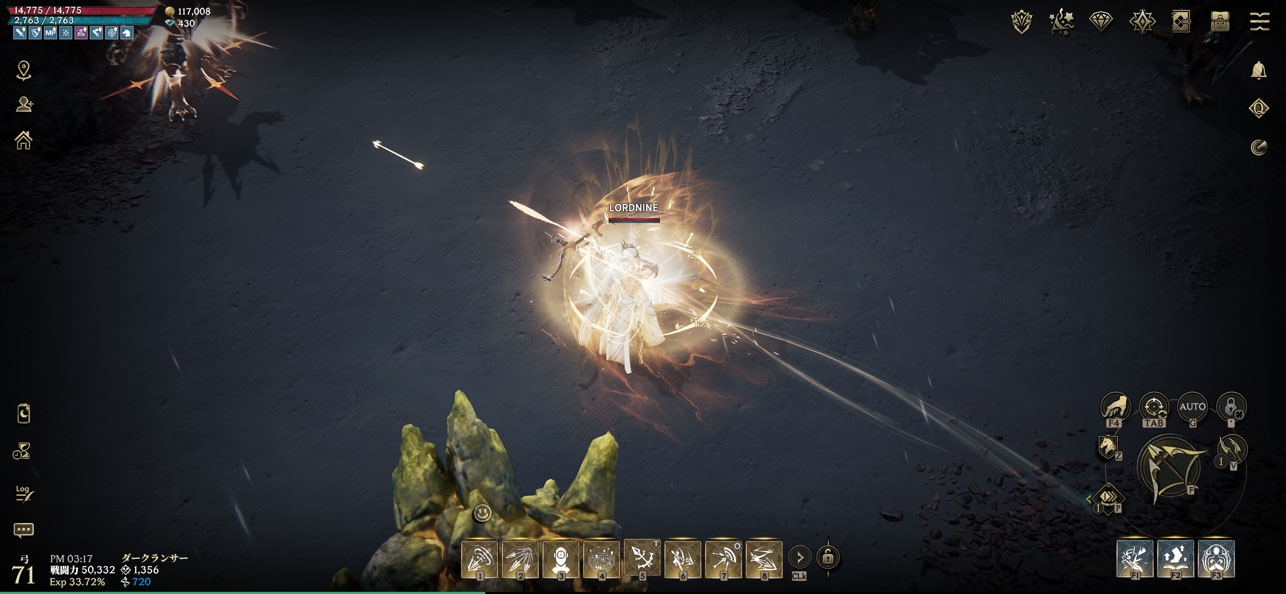Toggle AUTO battle mode
This screenshot has width=1286, height=594.
pyautogui.click(x=1192, y=406)
